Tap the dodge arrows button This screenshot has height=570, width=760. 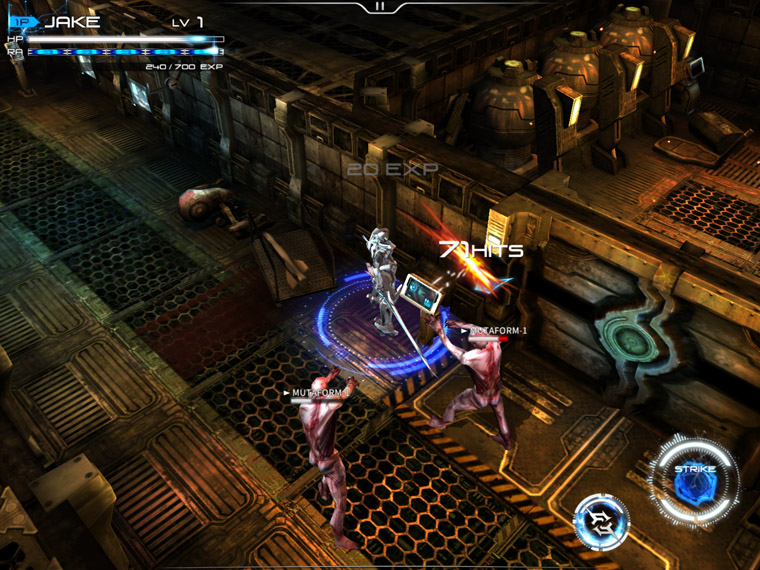tap(601, 522)
